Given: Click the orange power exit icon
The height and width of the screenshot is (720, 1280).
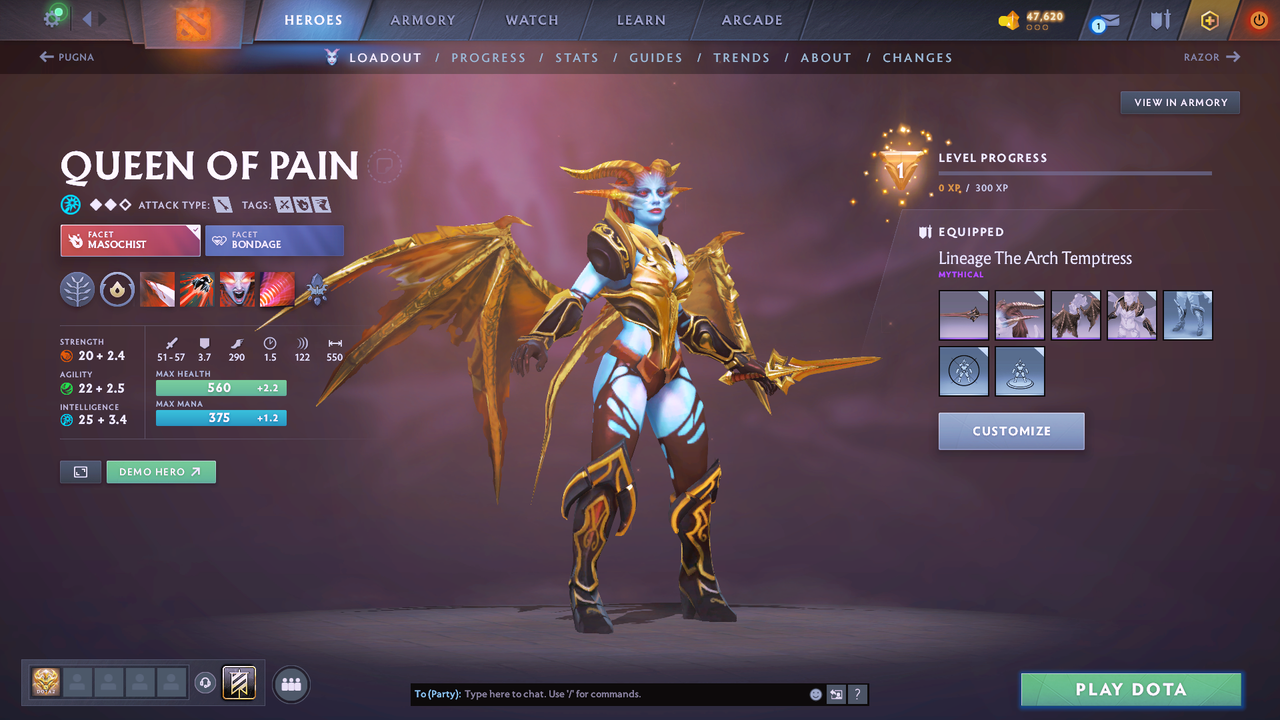Looking at the screenshot, I should tap(1258, 19).
